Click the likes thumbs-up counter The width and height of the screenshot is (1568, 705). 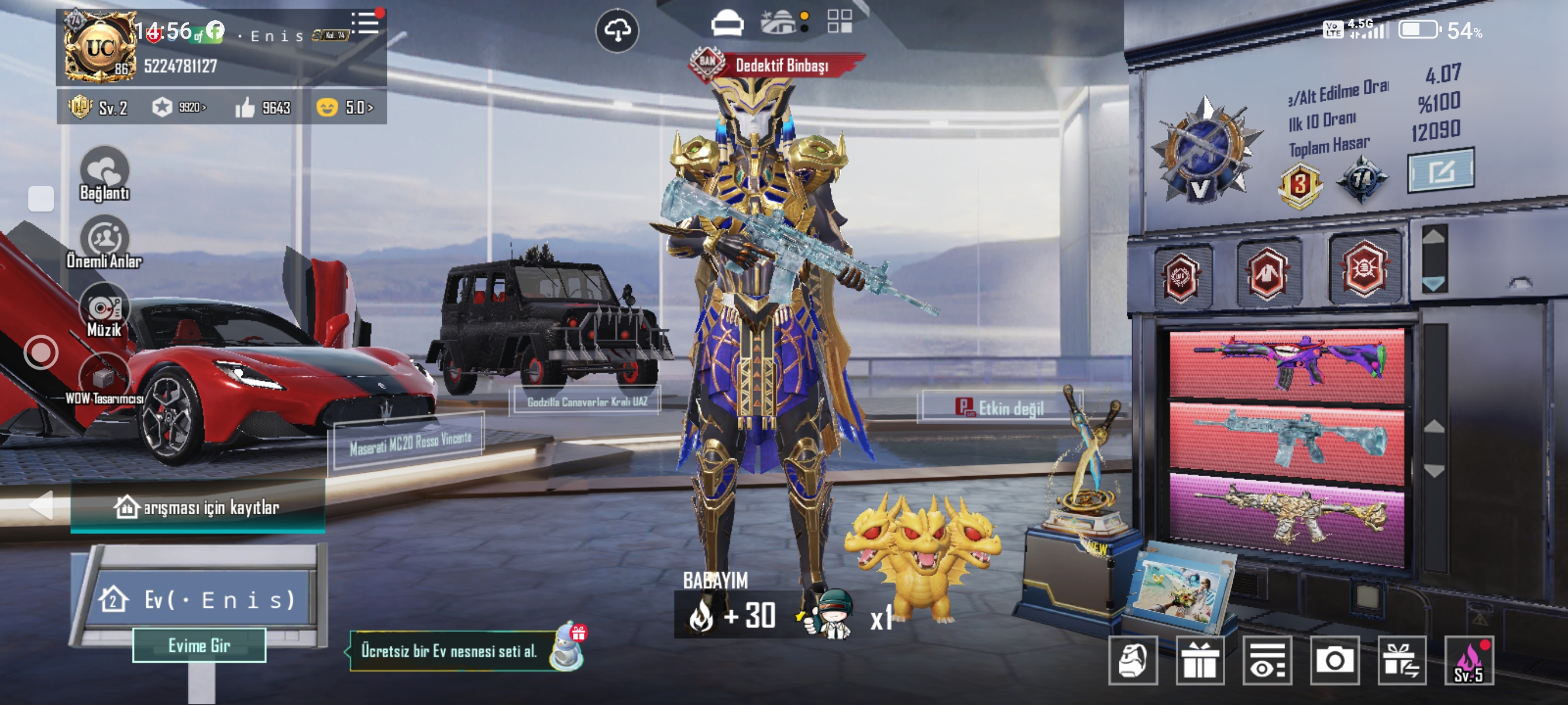(262, 107)
